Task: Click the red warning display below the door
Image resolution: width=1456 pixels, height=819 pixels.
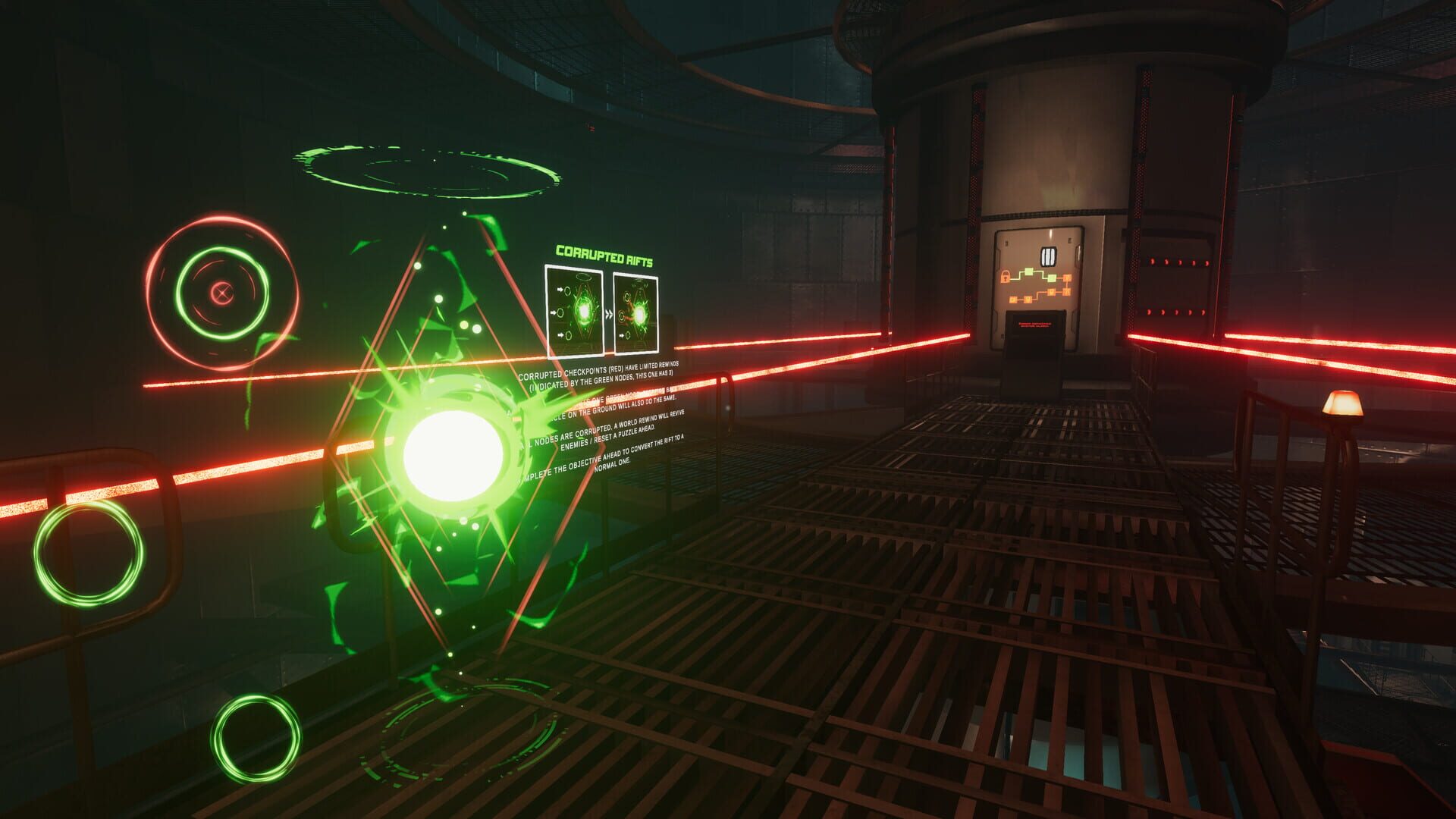Action: click(1035, 324)
